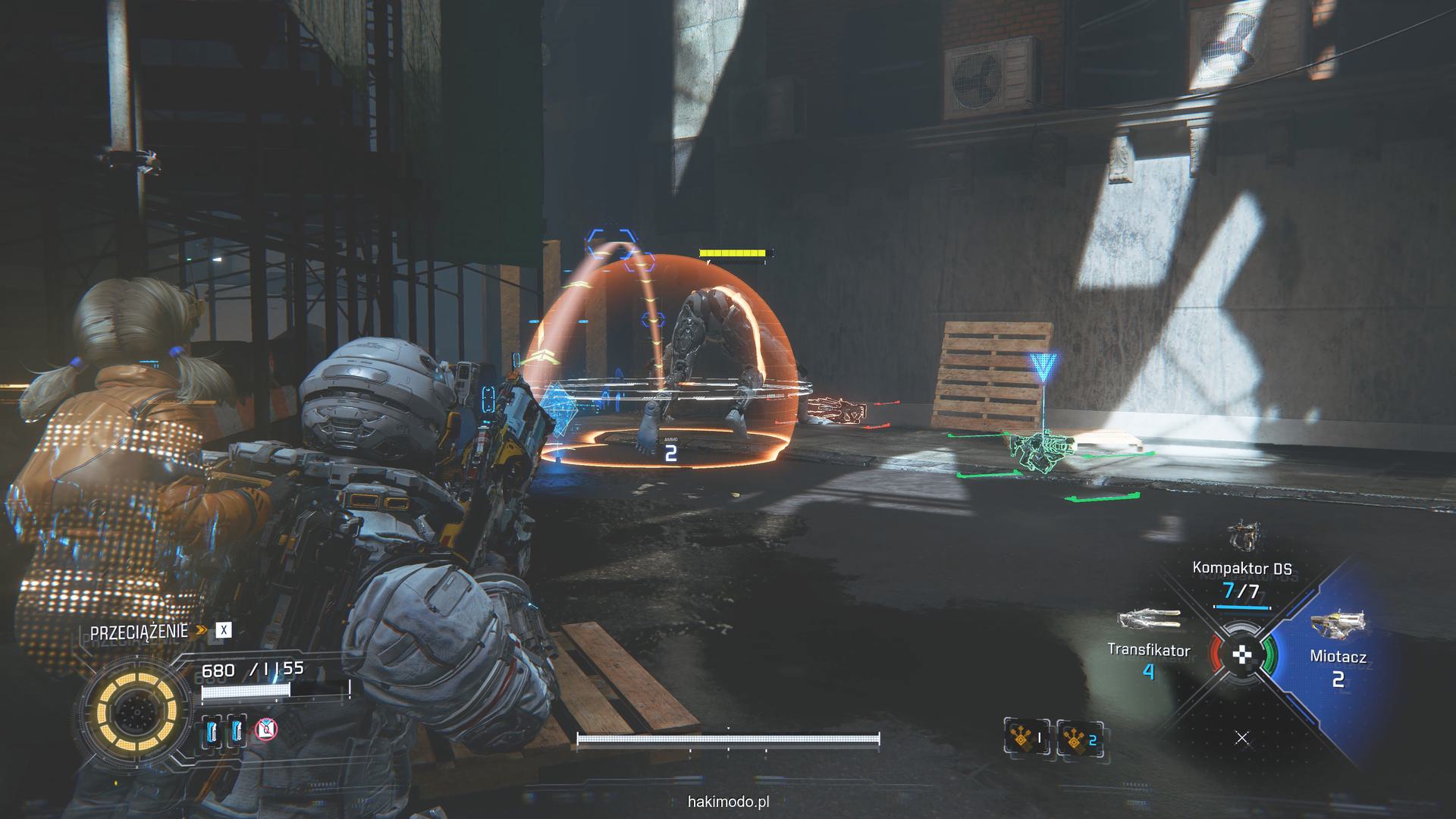Activate the orange ability icon numbered 2
Image resolution: width=1456 pixels, height=819 pixels.
(x=1080, y=736)
